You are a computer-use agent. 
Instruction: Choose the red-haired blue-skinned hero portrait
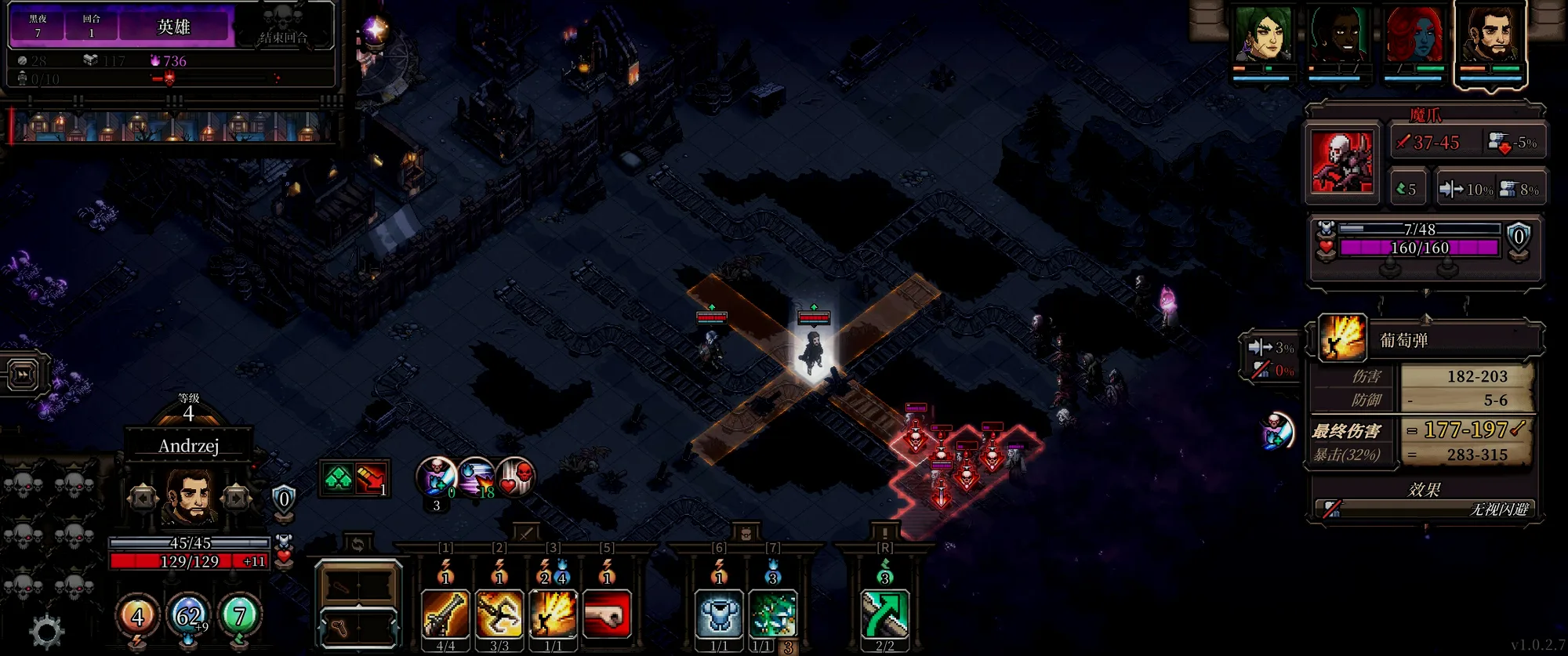coord(1414,35)
